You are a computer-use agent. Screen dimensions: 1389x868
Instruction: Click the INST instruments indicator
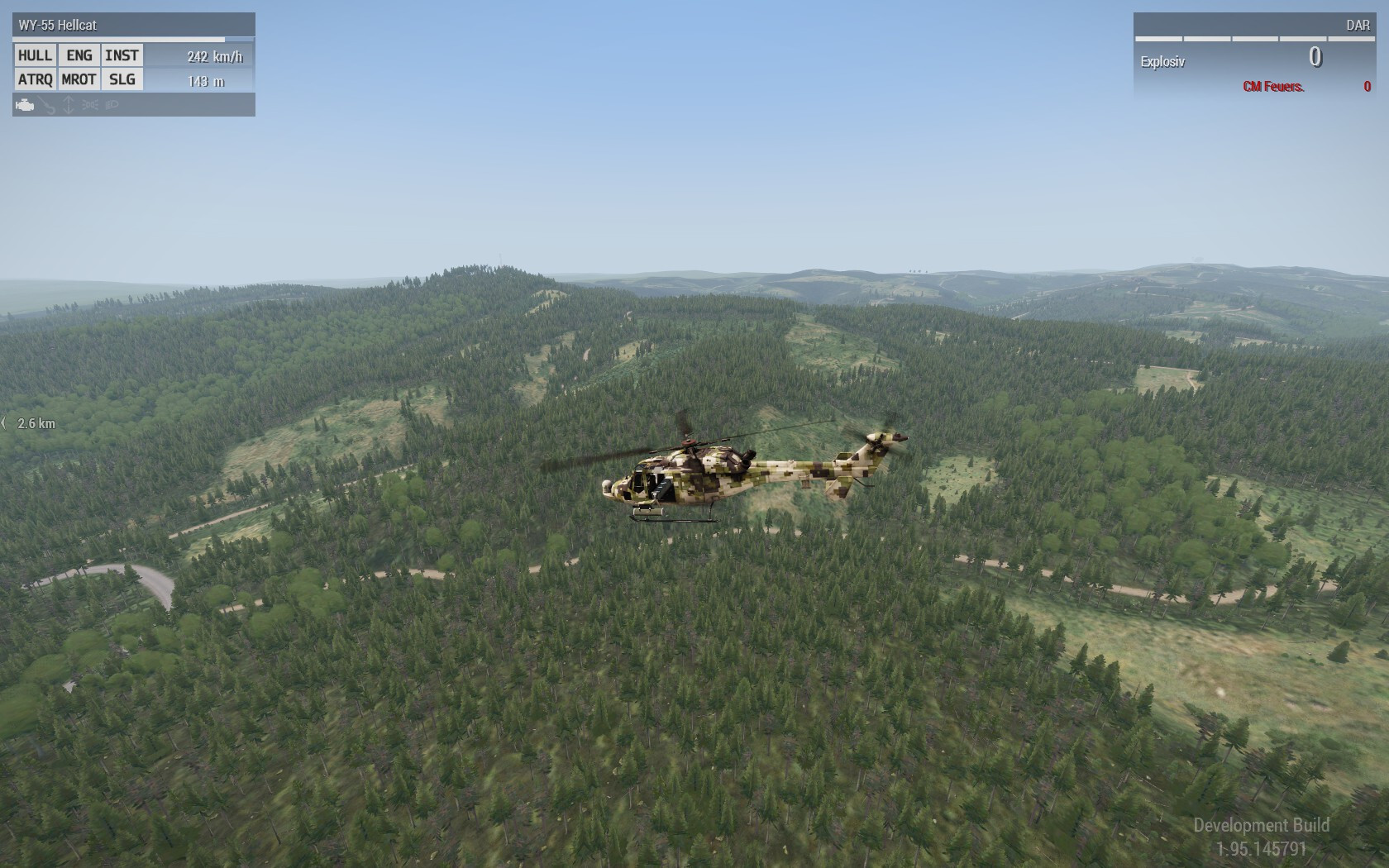tap(122, 55)
